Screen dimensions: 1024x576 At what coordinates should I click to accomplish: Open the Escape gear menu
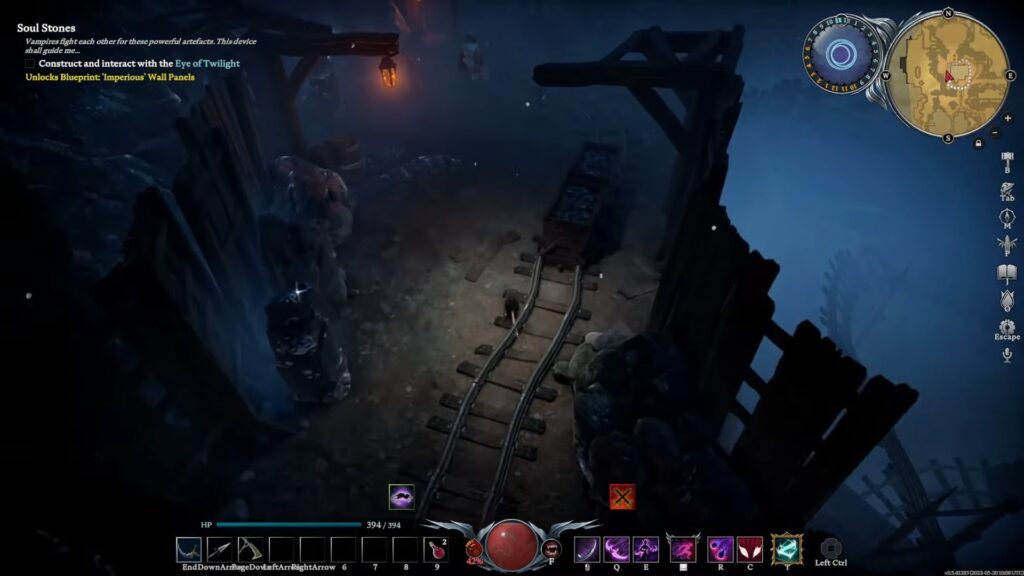pyautogui.click(x=1007, y=327)
